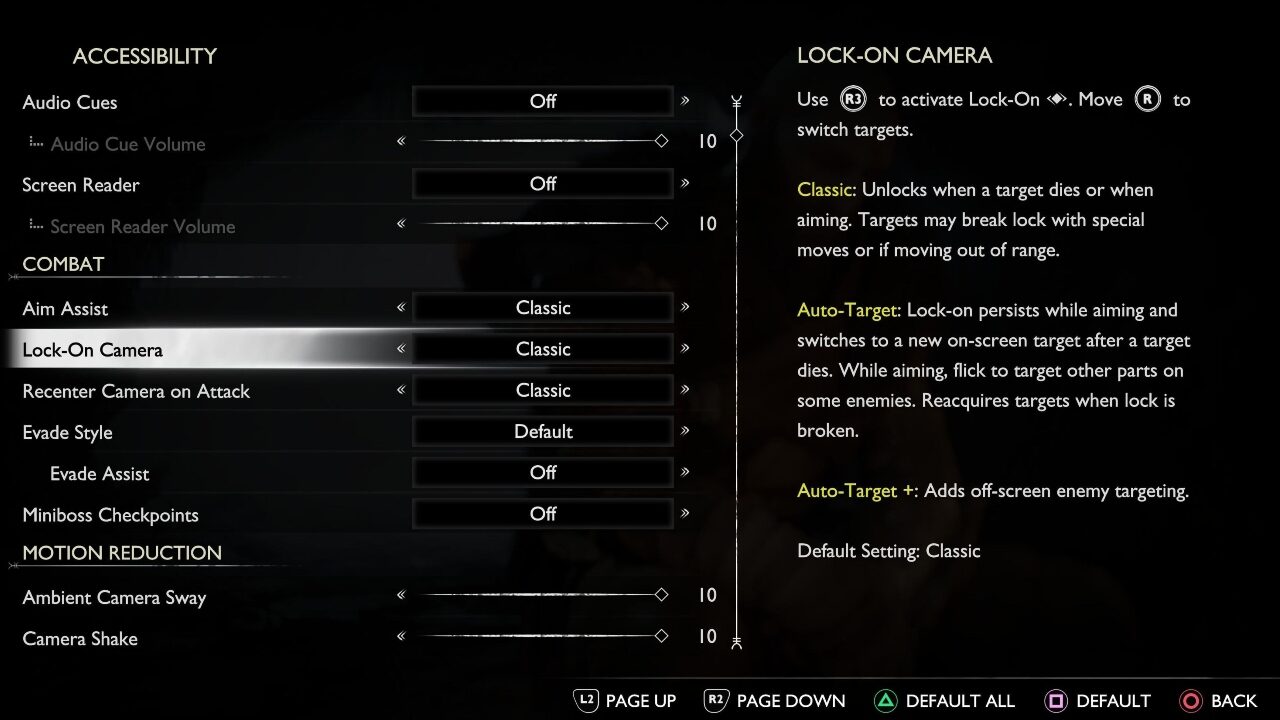Toggle Evade Assist using its right arrow
The width and height of the screenshot is (1280, 720).
tap(685, 472)
